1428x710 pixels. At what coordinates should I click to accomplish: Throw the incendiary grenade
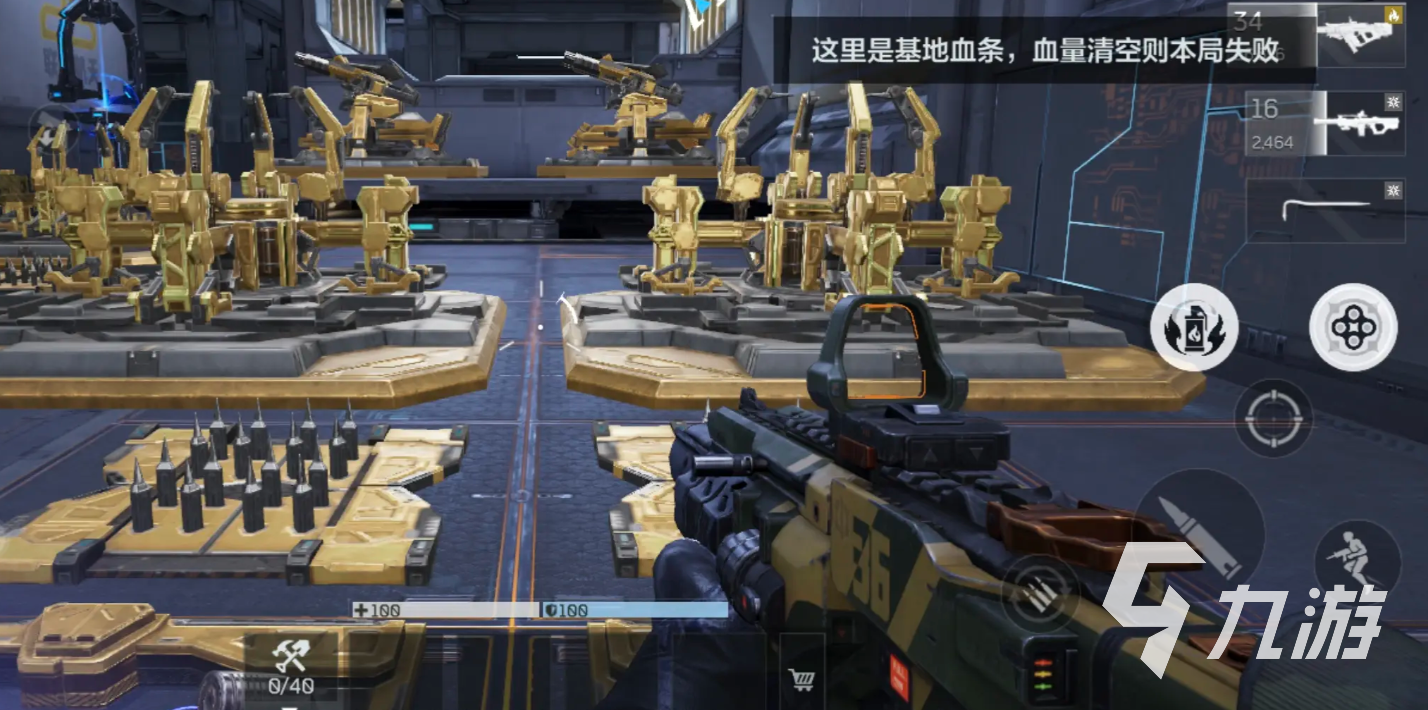(1194, 328)
